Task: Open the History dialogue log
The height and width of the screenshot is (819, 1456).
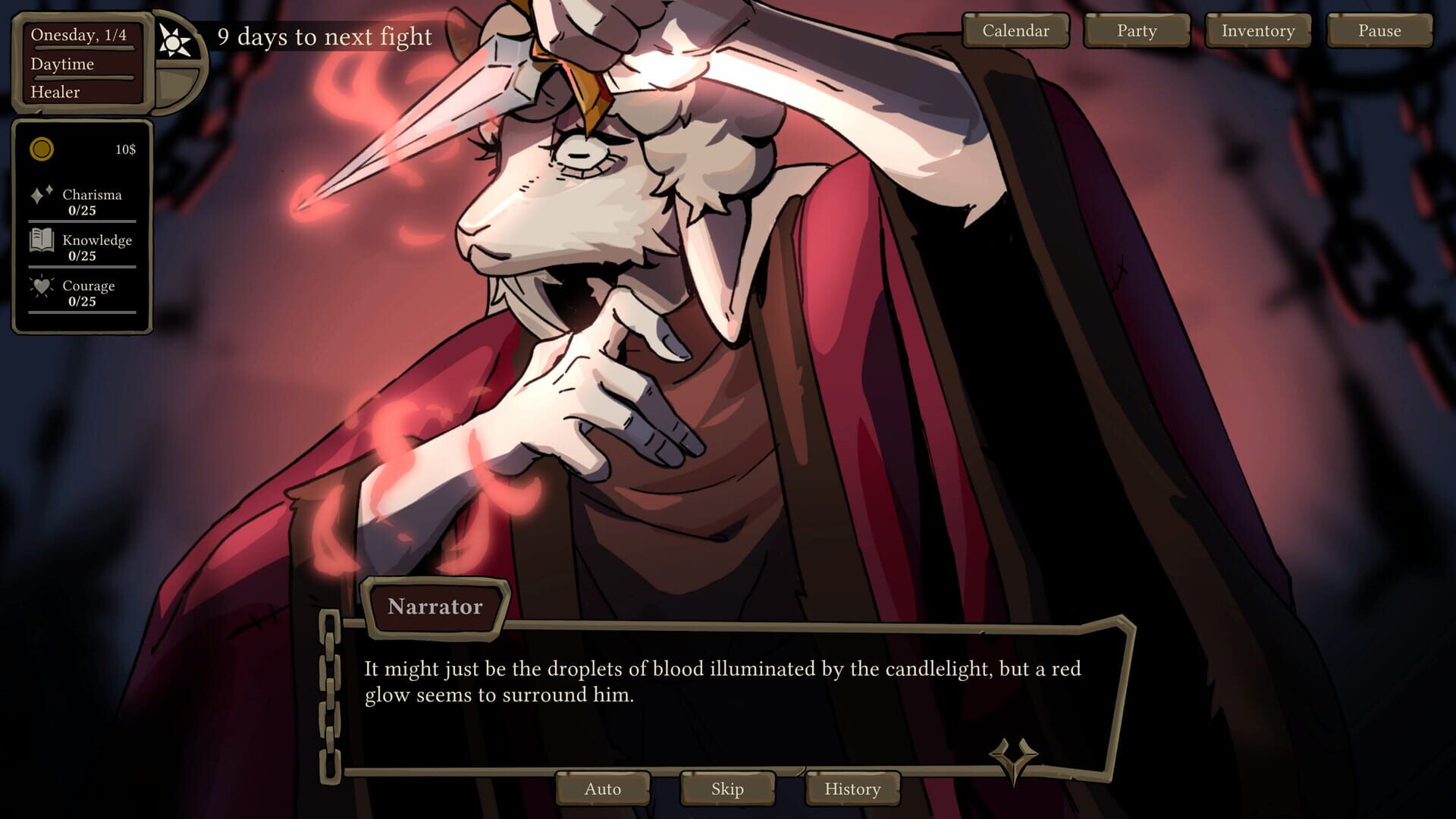Action: point(852,789)
